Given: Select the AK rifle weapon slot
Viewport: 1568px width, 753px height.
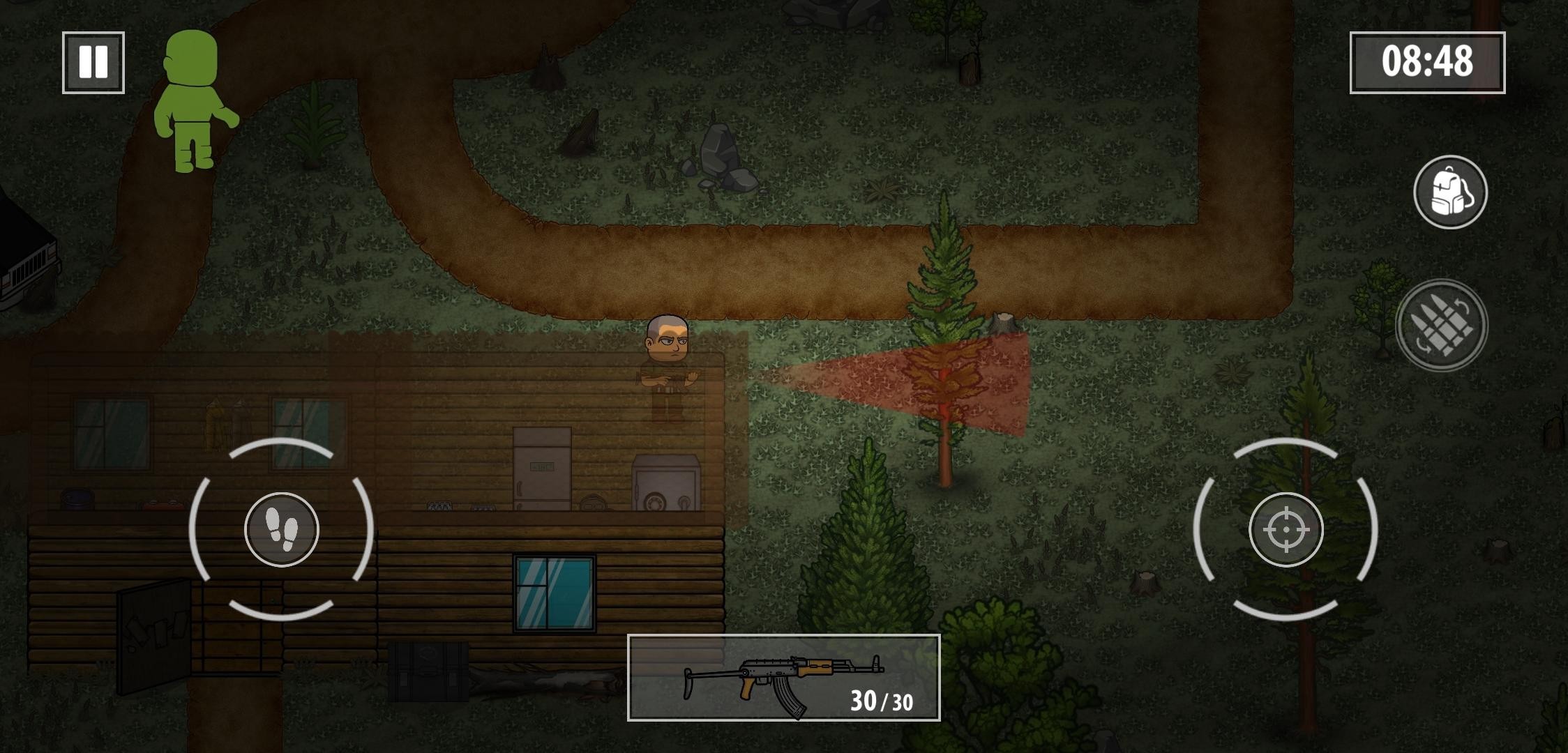Looking at the screenshot, I should [x=783, y=678].
